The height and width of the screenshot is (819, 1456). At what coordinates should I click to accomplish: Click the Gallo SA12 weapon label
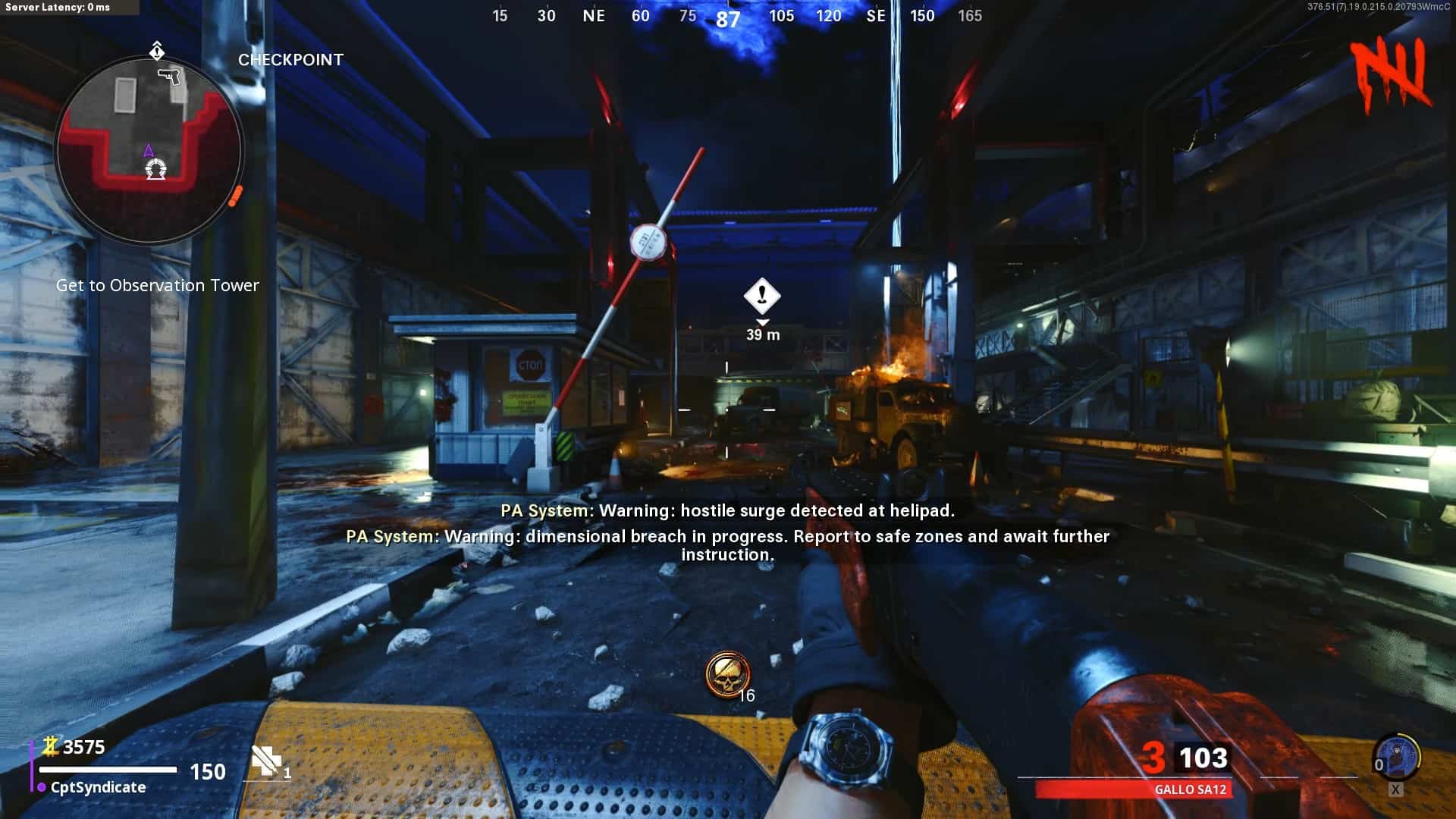click(x=1190, y=789)
